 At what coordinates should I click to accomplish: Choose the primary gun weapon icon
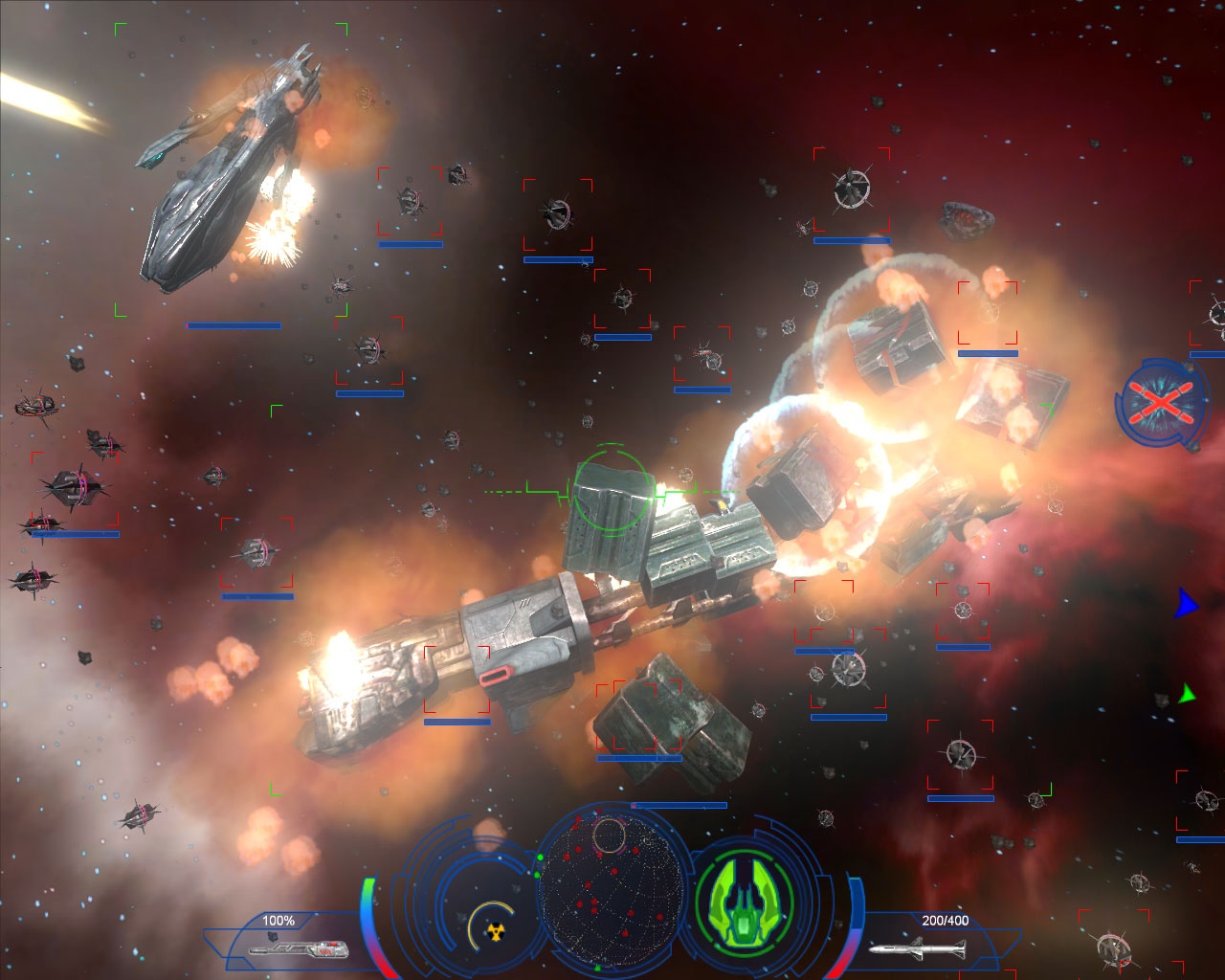point(297,949)
